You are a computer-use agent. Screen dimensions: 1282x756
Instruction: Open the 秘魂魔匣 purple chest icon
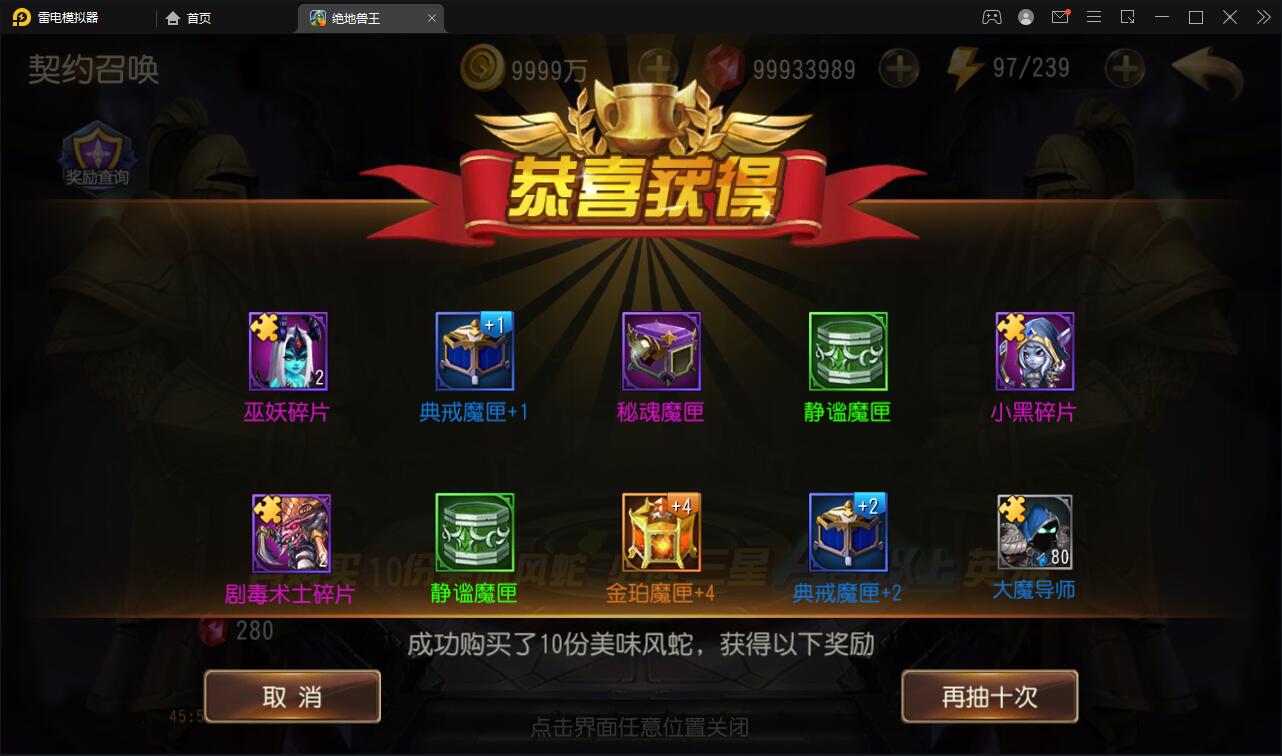(x=661, y=351)
